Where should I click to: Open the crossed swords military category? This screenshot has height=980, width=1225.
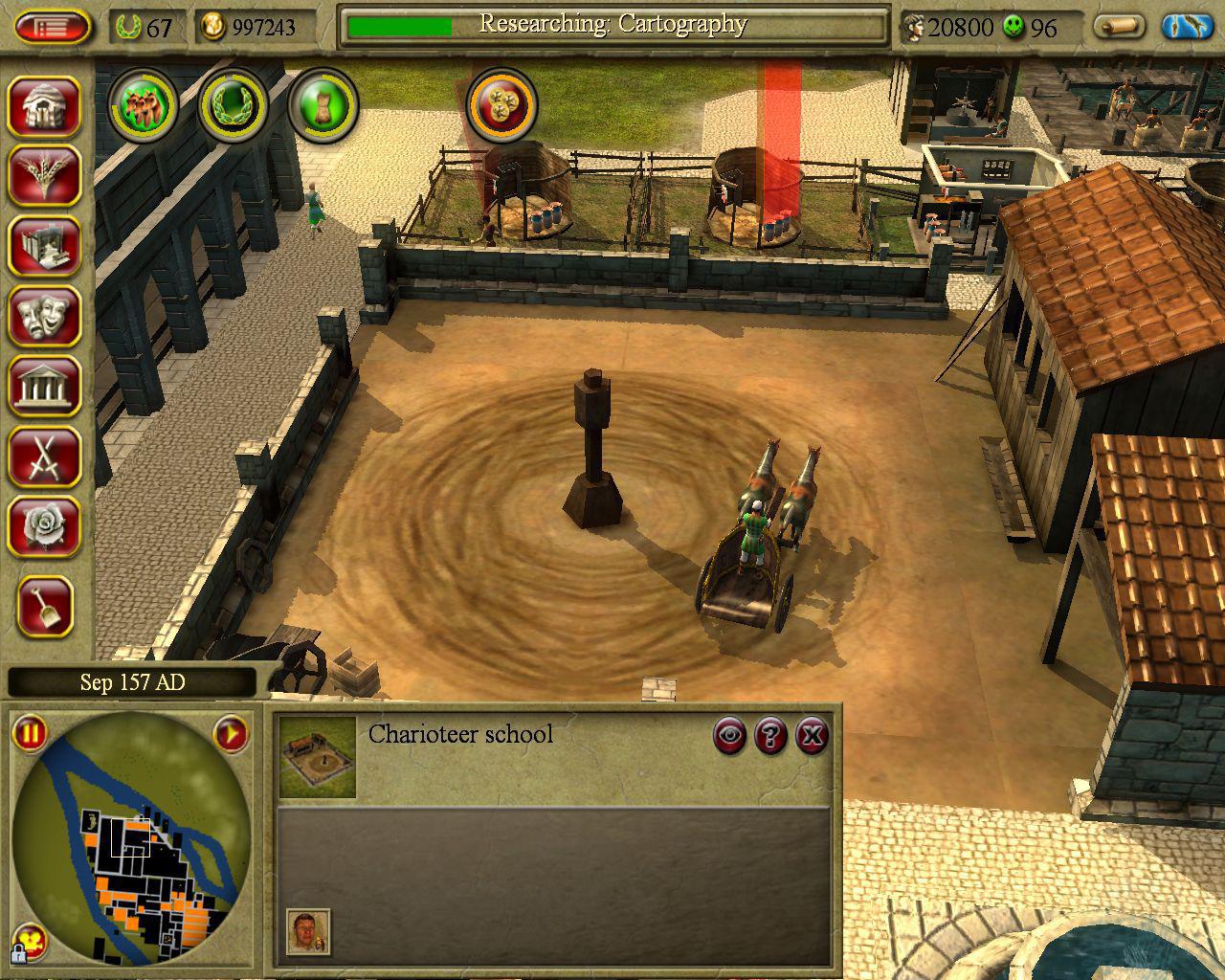[44, 457]
